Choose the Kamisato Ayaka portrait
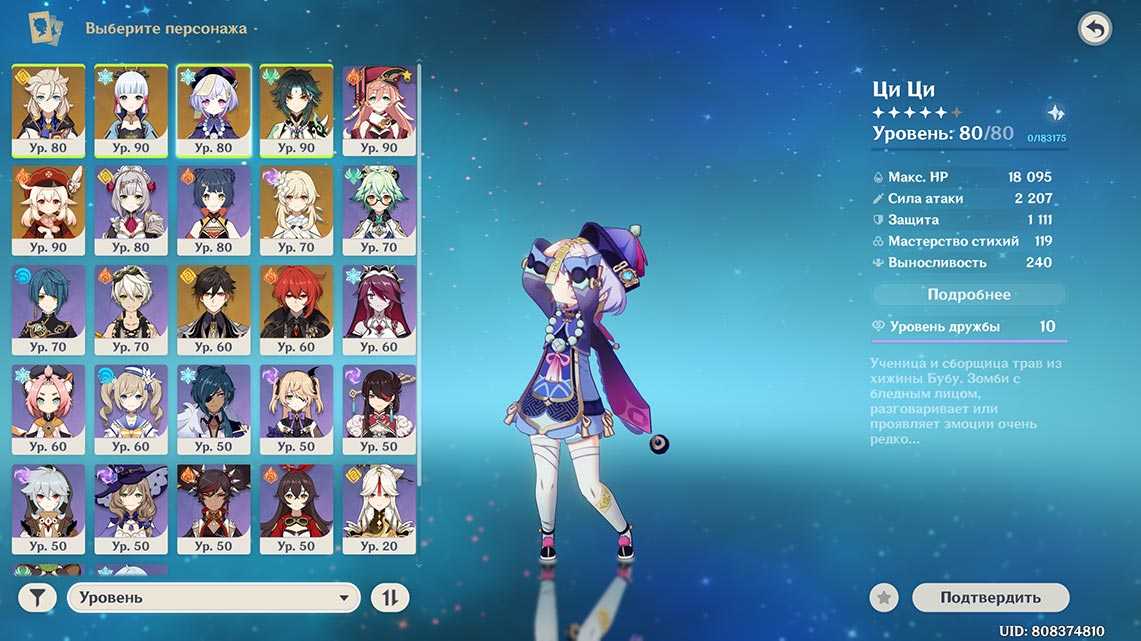Viewport: 1141px width, 641px height. pyautogui.click(x=131, y=110)
